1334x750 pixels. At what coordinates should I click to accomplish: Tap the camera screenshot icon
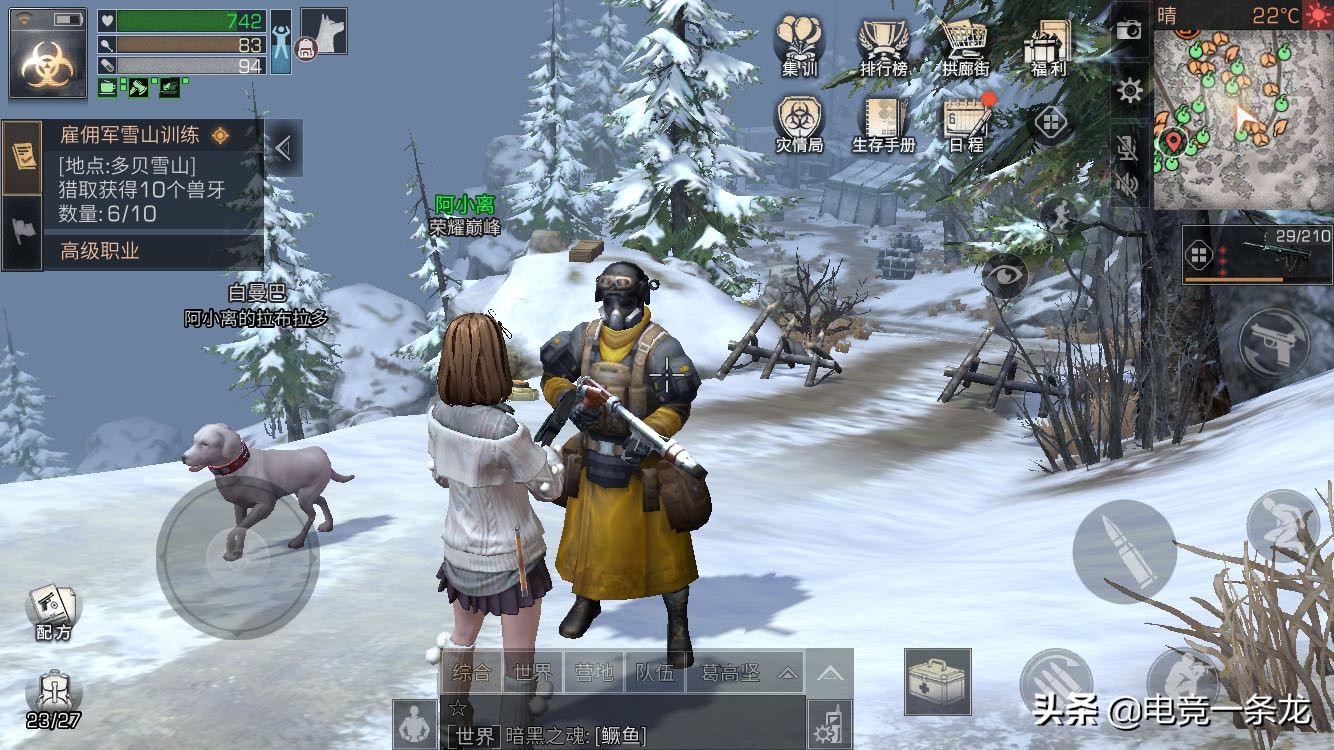[1129, 30]
